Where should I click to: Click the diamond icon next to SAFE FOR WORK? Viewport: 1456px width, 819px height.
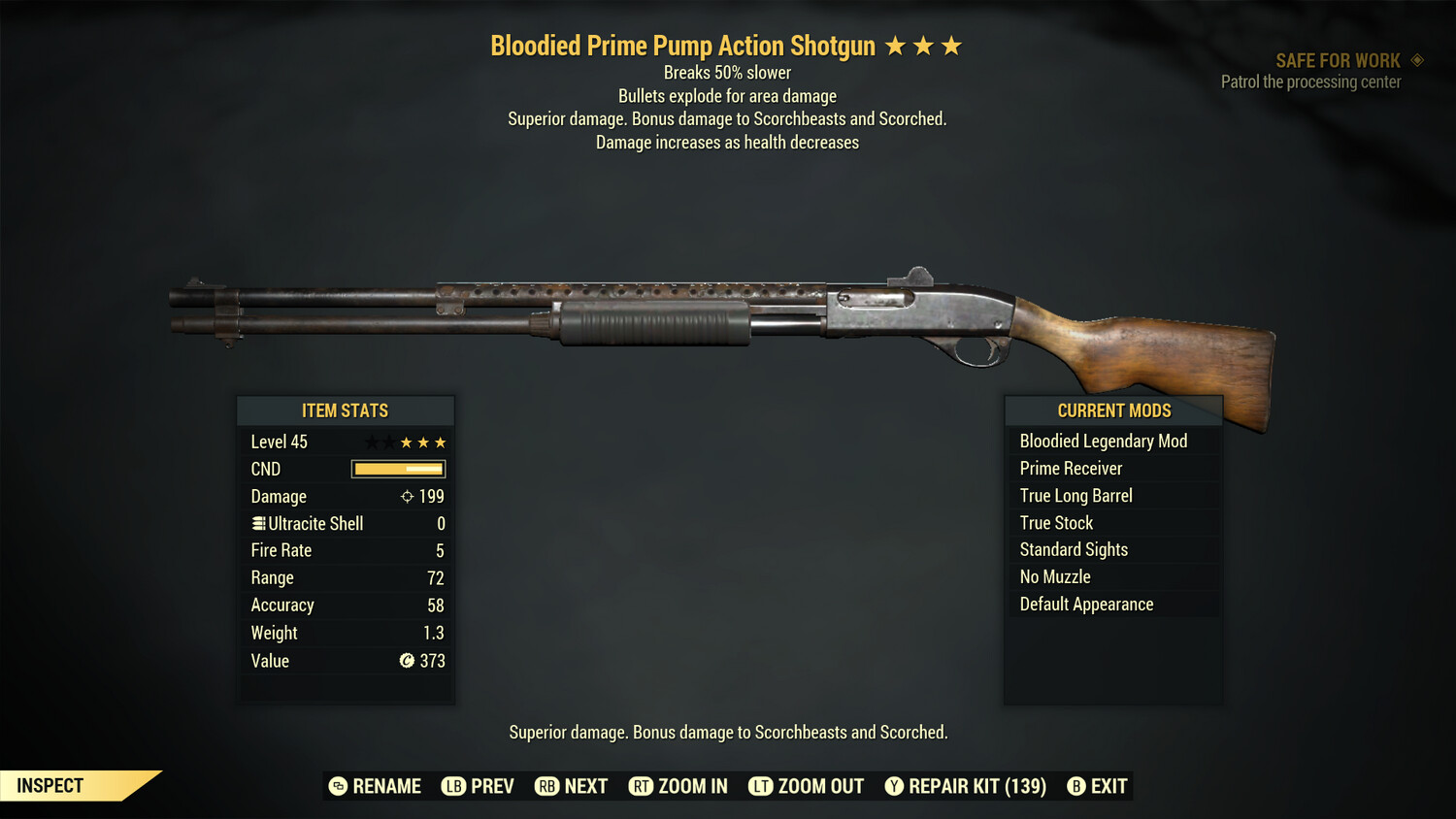pyautogui.click(x=1415, y=59)
